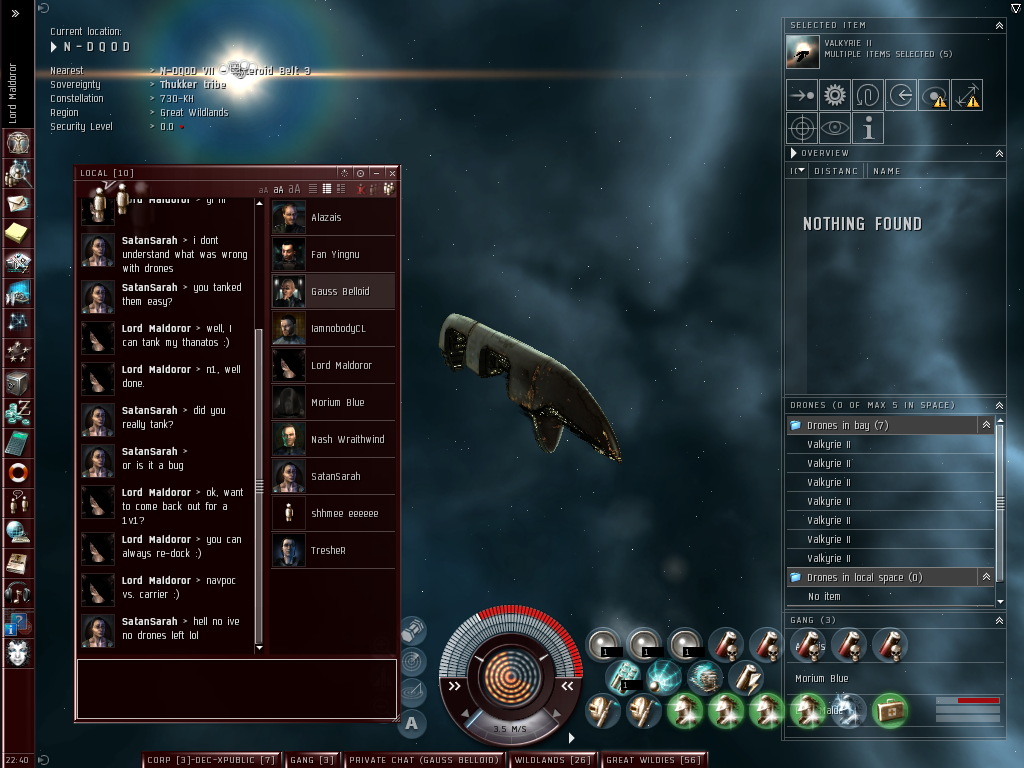This screenshot has width=1024, height=768.
Task: Open the mail envelope icon in sidebar
Action: click(x=18, y=204)
